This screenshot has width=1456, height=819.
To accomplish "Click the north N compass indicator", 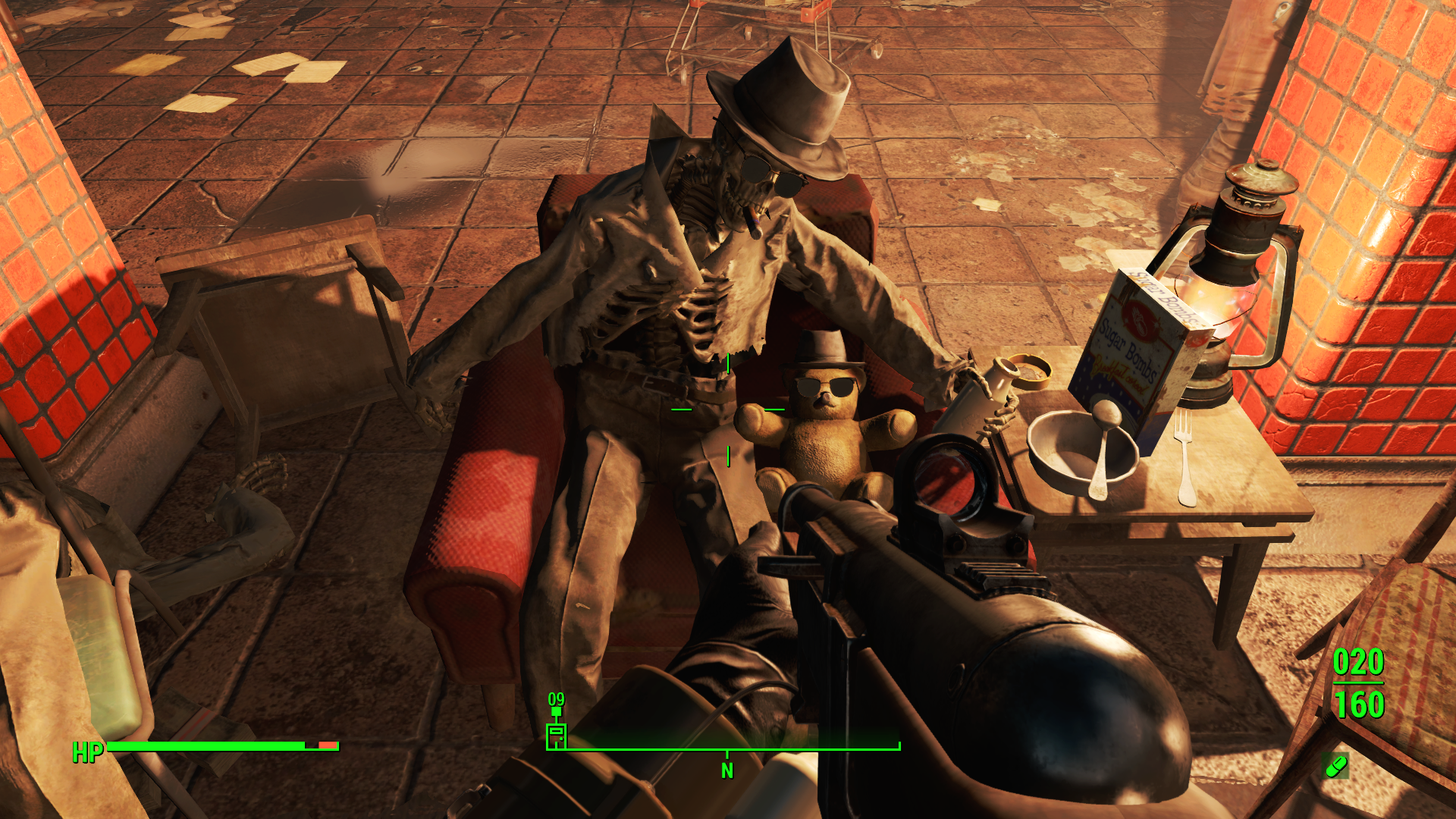I will [x=727, y=770].
